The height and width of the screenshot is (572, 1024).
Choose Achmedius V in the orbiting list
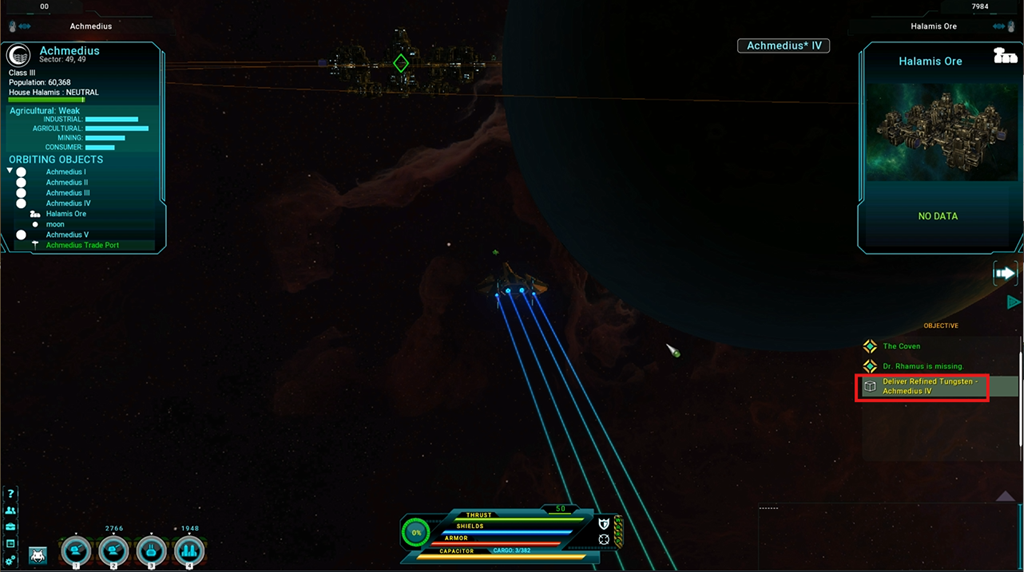pos(67,235)
